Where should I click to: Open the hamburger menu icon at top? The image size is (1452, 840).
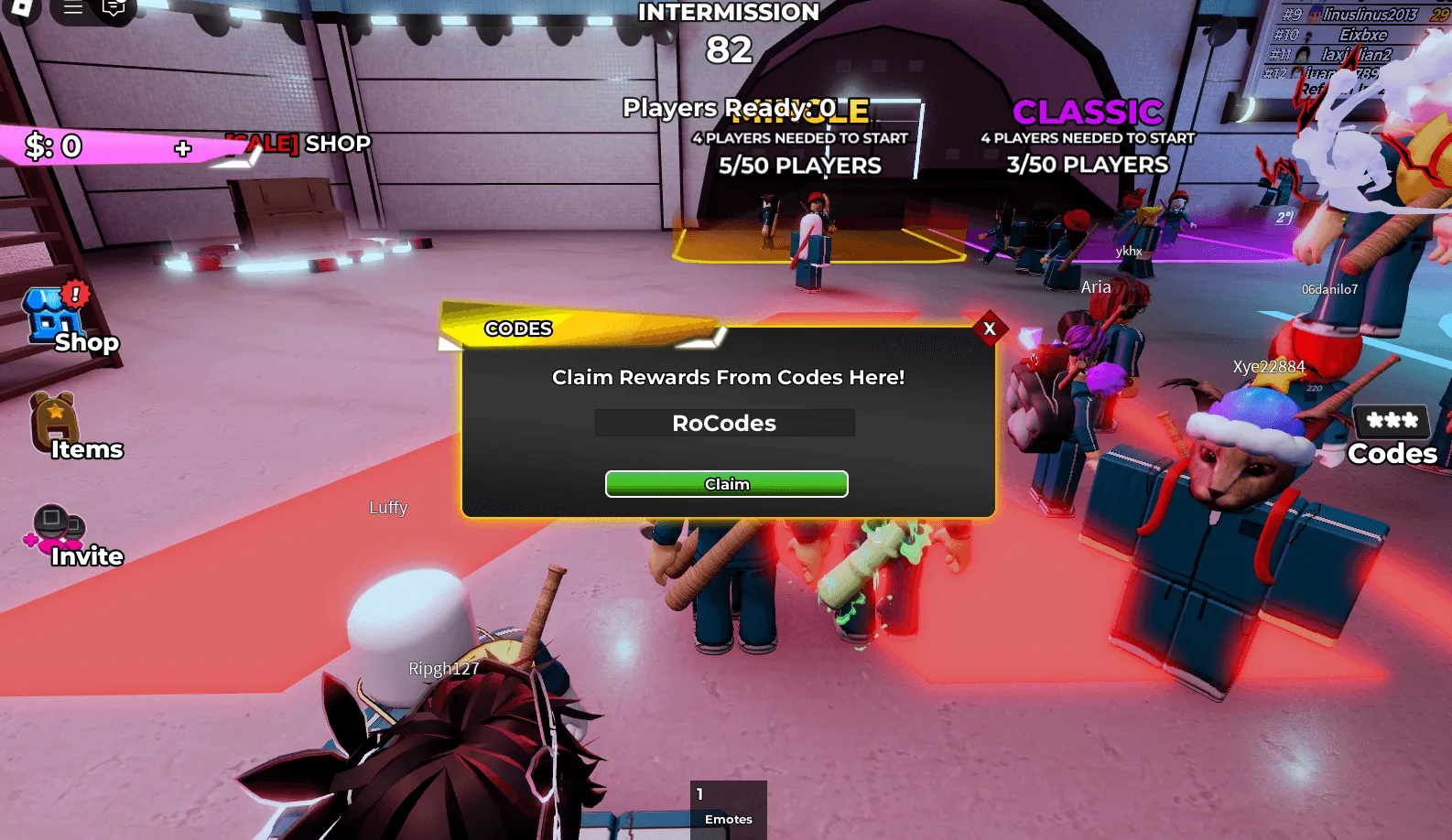pyautogui.click(x=73, y=8)
